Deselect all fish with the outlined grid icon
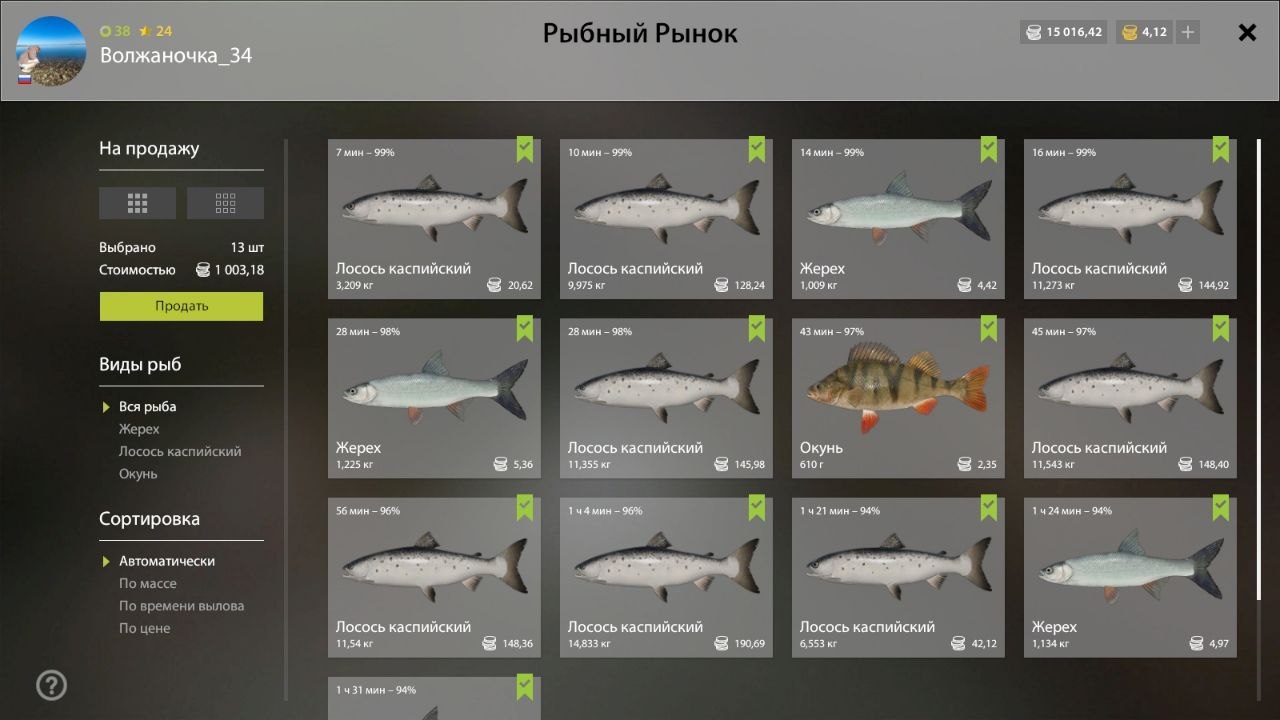 (x=225, y=203)
